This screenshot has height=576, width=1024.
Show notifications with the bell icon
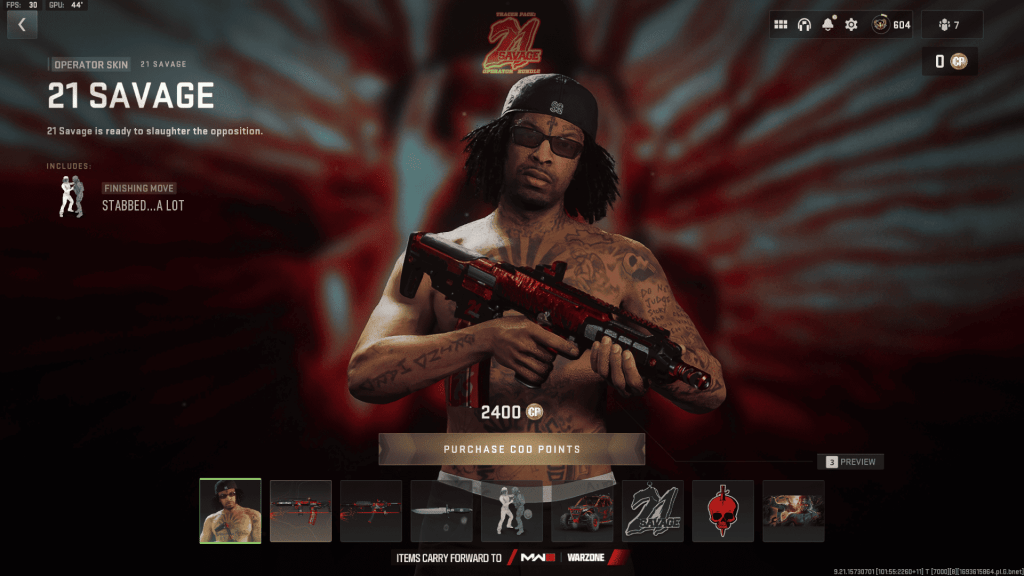click(x=828, y=25)
